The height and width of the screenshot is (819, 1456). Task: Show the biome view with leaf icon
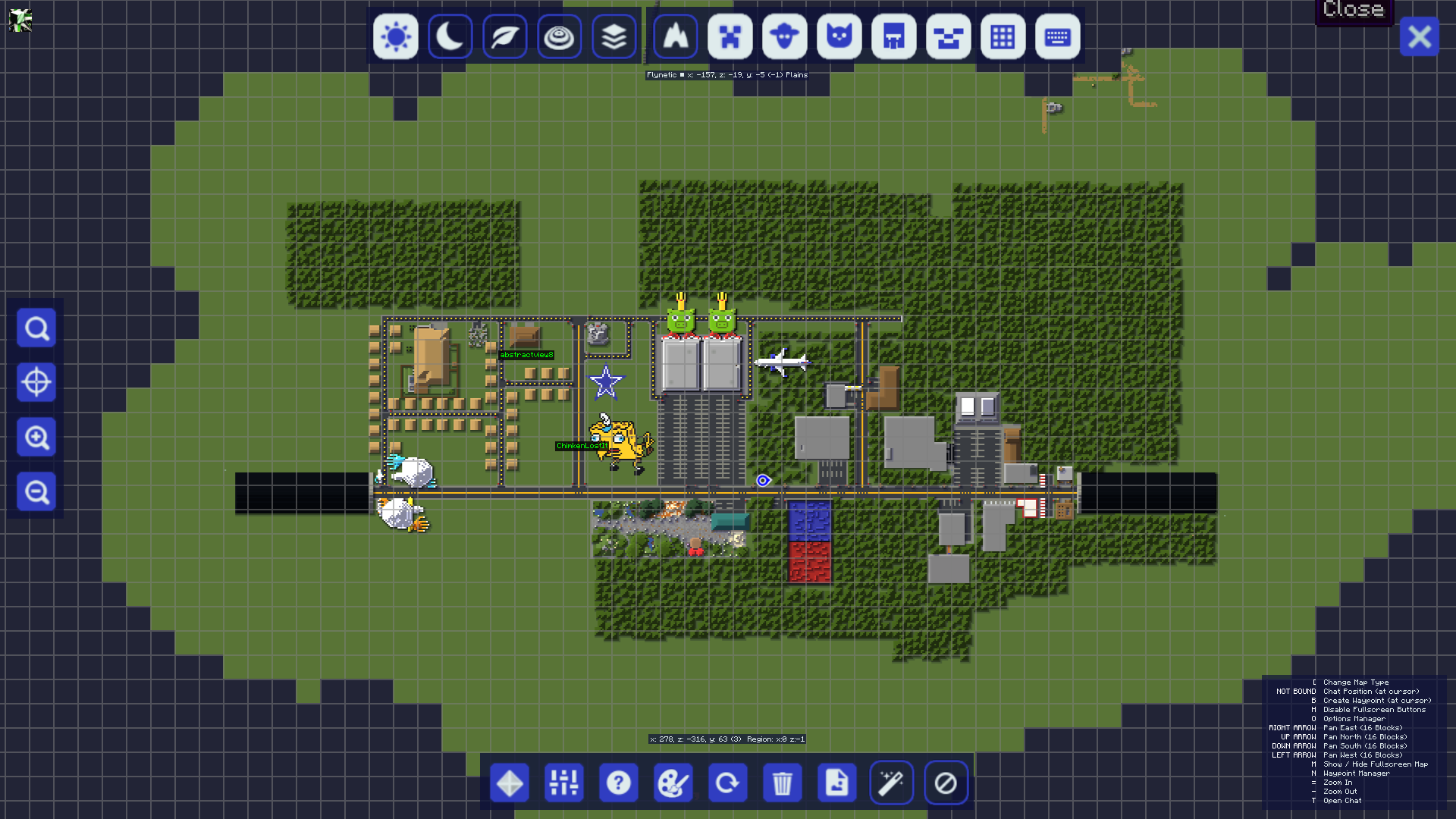[x=504, y=36]
